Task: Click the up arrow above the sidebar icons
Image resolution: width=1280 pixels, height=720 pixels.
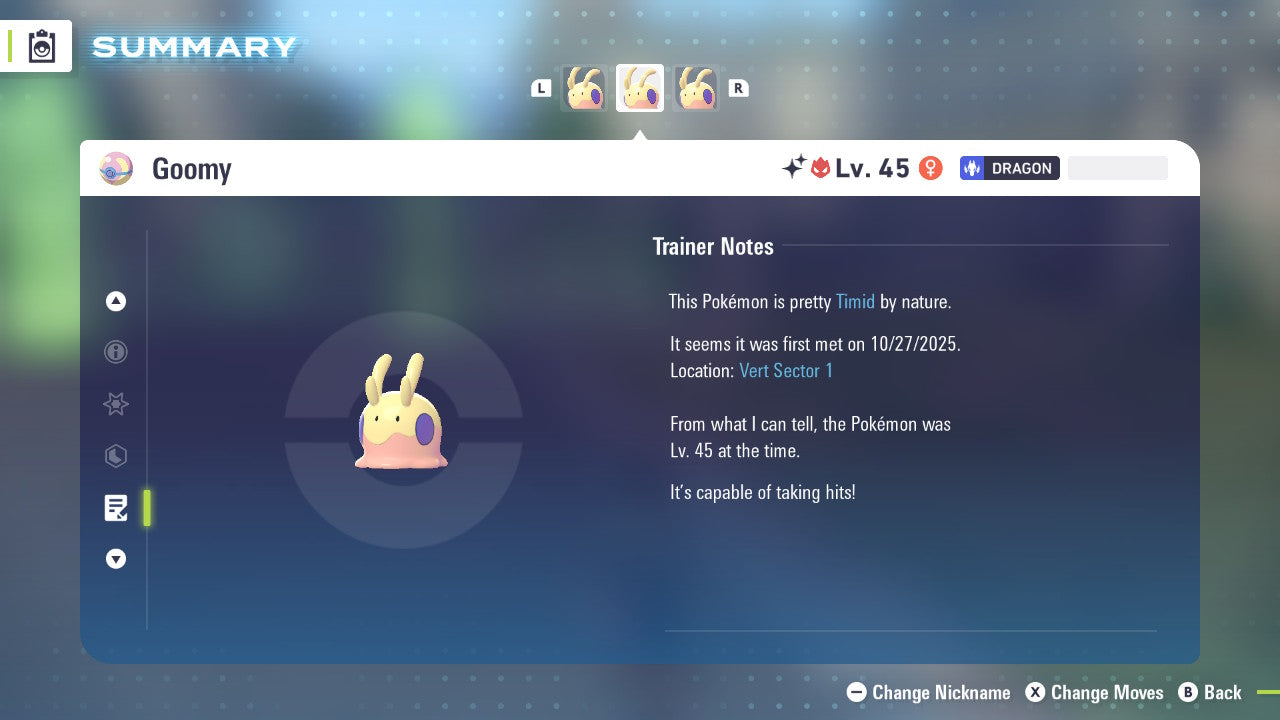Action: point(116,301)
